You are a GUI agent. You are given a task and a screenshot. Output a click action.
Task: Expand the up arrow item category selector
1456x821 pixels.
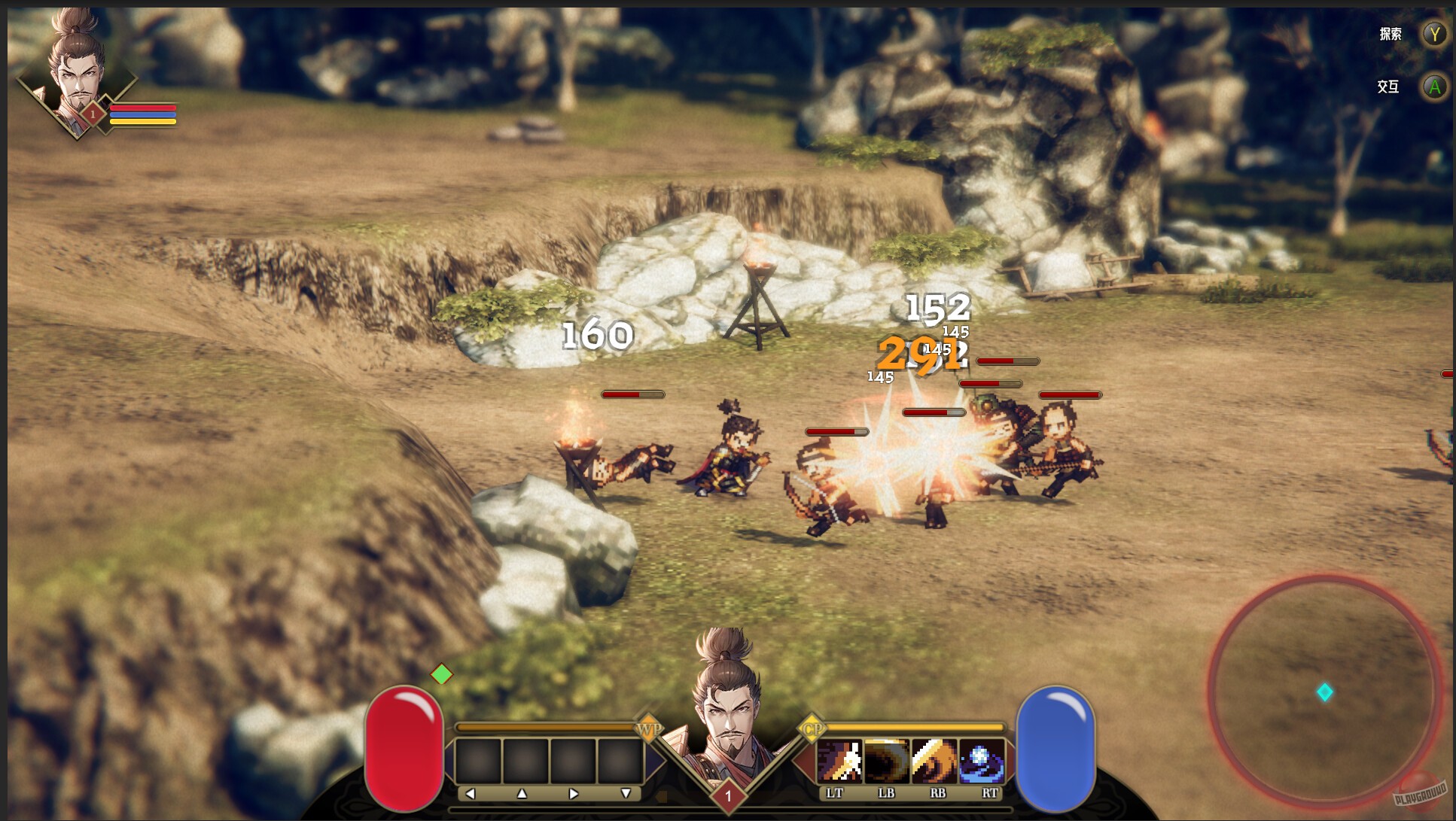click(x=523, y=792)
